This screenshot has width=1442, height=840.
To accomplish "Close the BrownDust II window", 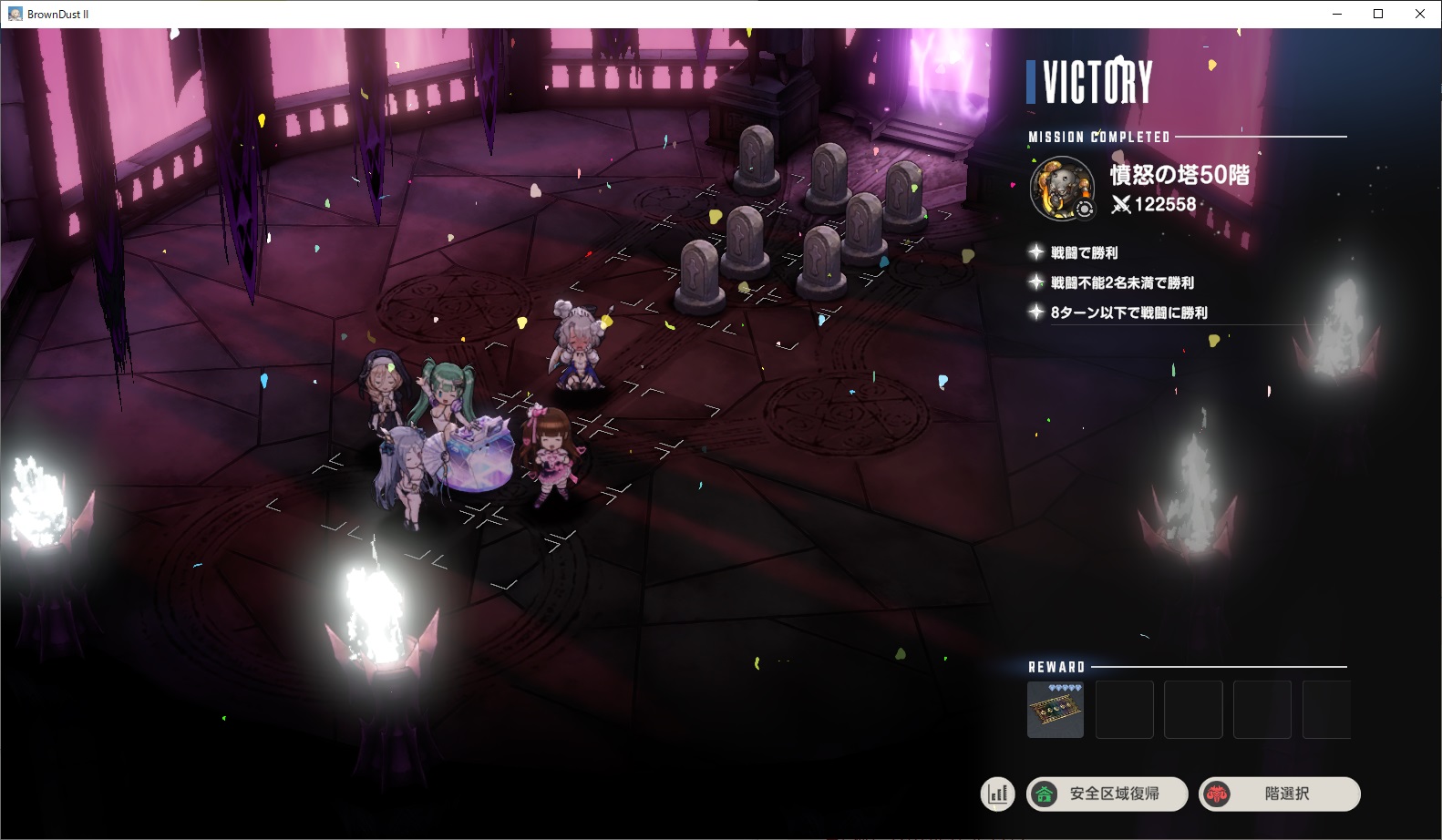I will coord(1420,14).
